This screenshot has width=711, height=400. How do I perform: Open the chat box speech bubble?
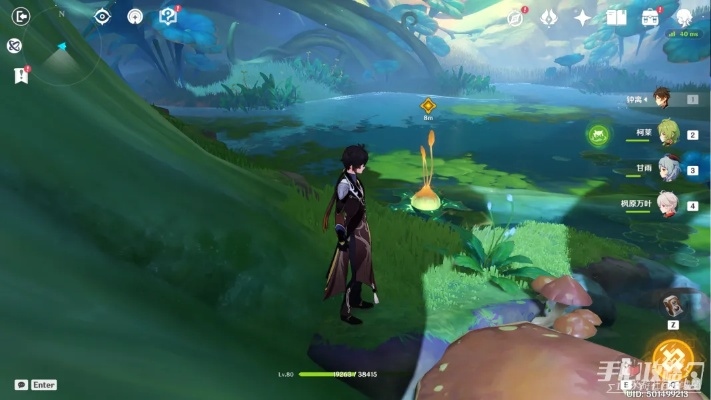(21, 385)
